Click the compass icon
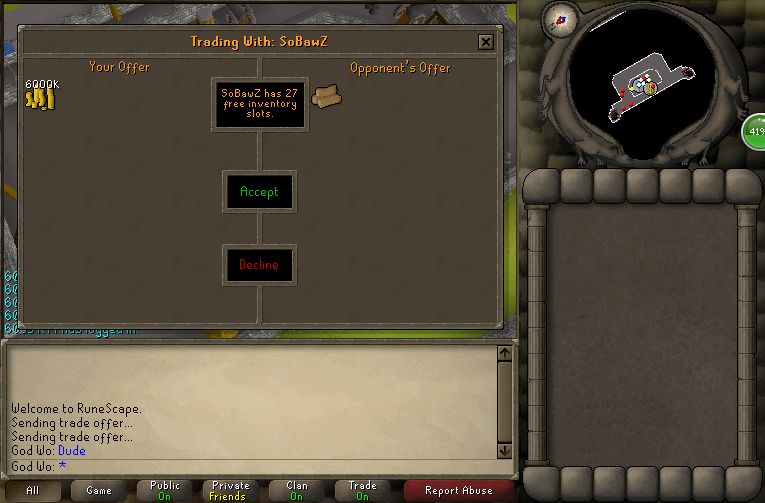765x503 pixels. 559,19
